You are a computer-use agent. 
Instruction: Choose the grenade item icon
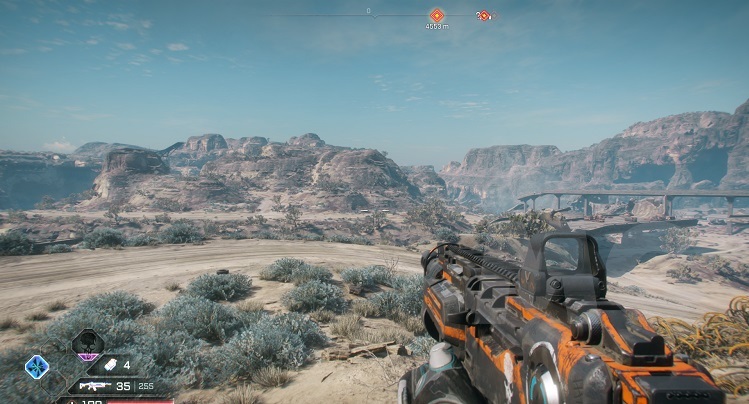pos(111,365)
